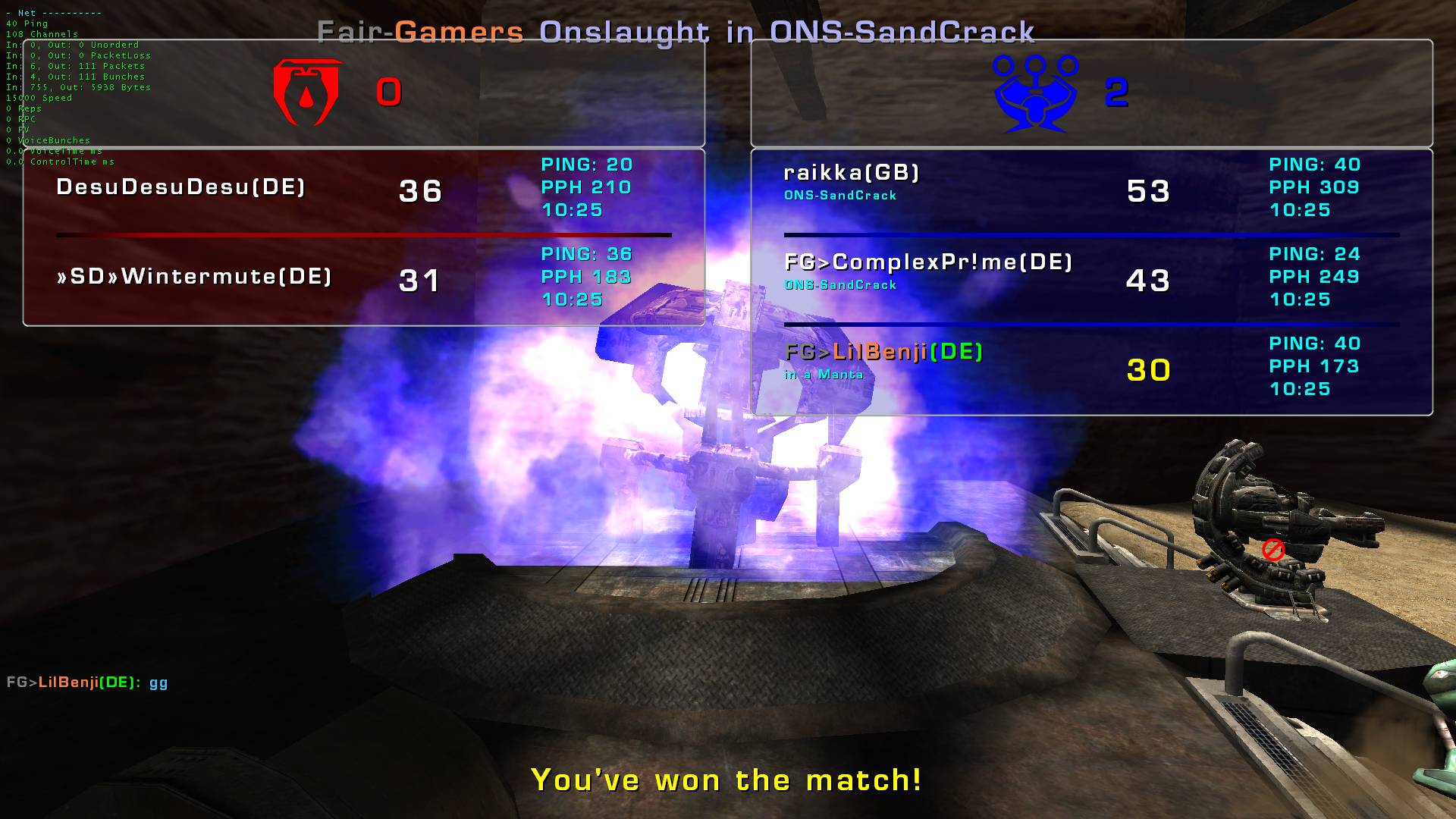Select the FG>ComplexPr!me(DE) player entry
Viewport: 1456px width, 819px height.
[x=928, y=263]
